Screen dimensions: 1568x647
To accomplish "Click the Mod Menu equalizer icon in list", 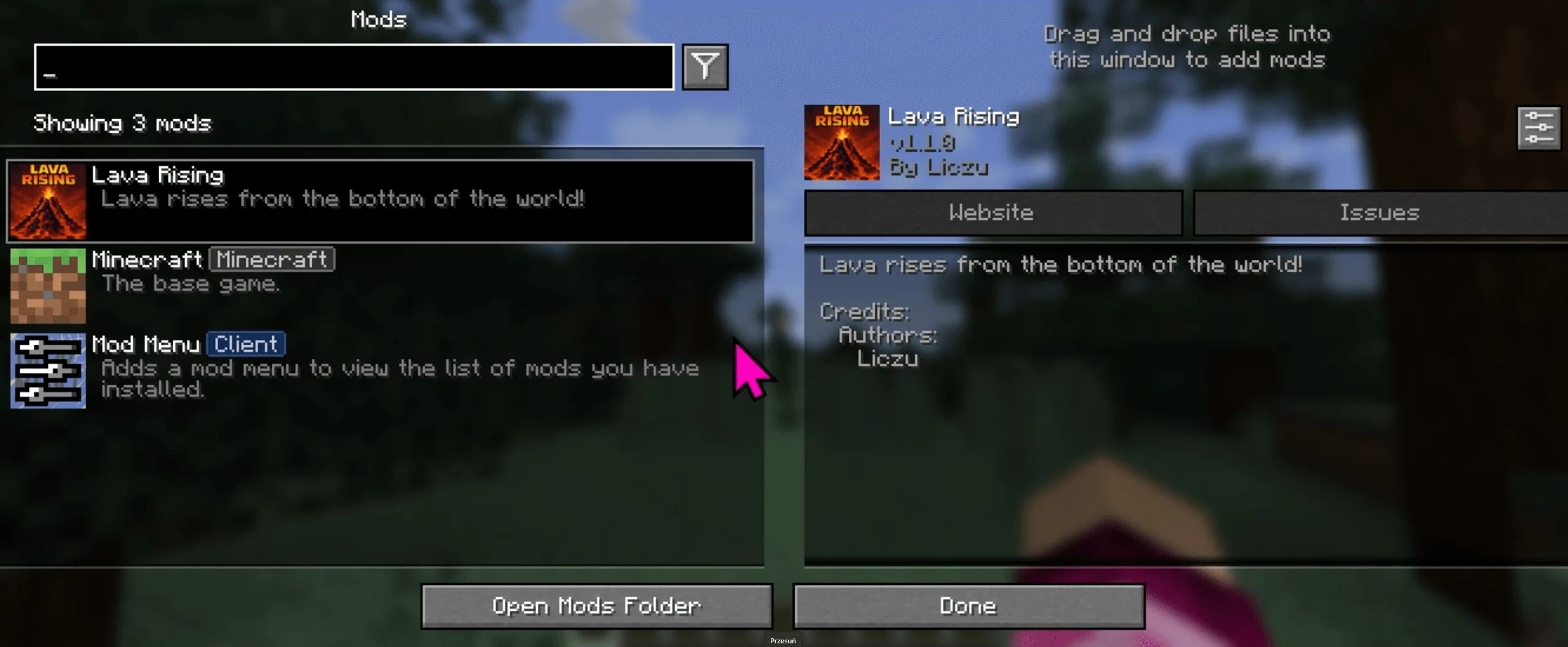I will 48,370.
